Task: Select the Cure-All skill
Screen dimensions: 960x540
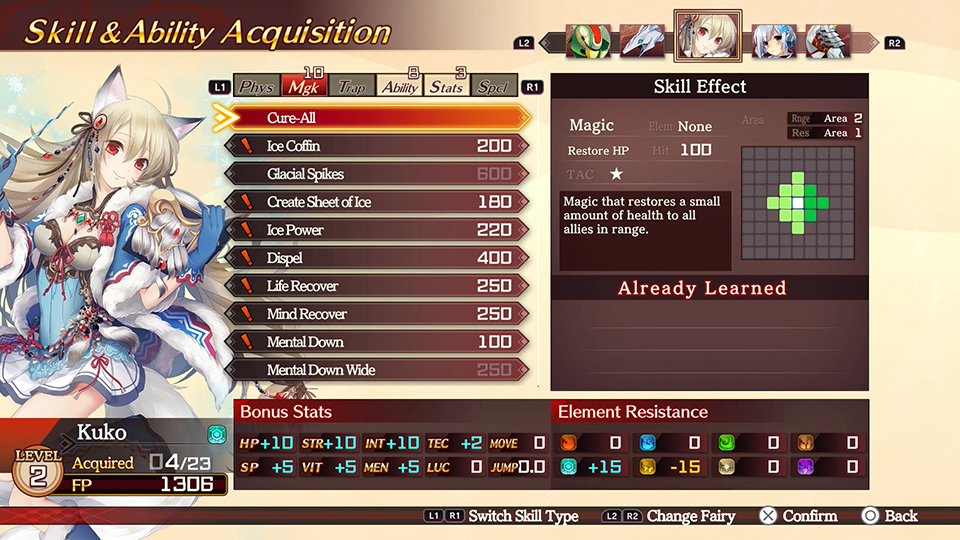Action: pyautogui.click(x=375, y=118)
